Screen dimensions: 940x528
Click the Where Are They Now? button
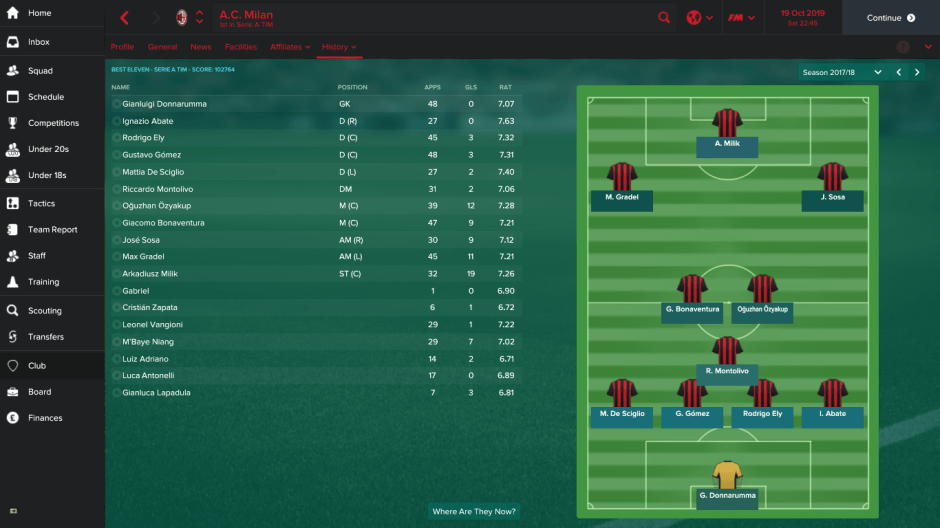click(x=474, y=511)
